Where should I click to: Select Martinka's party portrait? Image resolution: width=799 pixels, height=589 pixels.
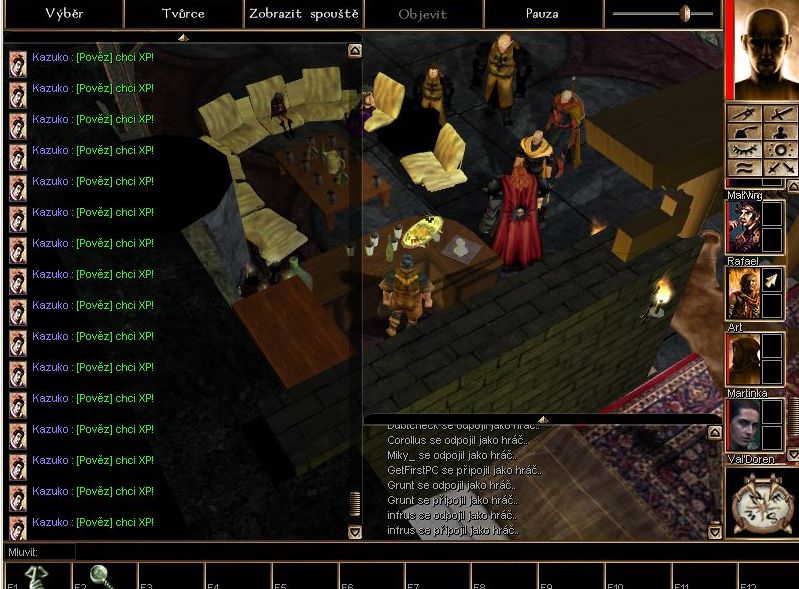tap(743, 425)
